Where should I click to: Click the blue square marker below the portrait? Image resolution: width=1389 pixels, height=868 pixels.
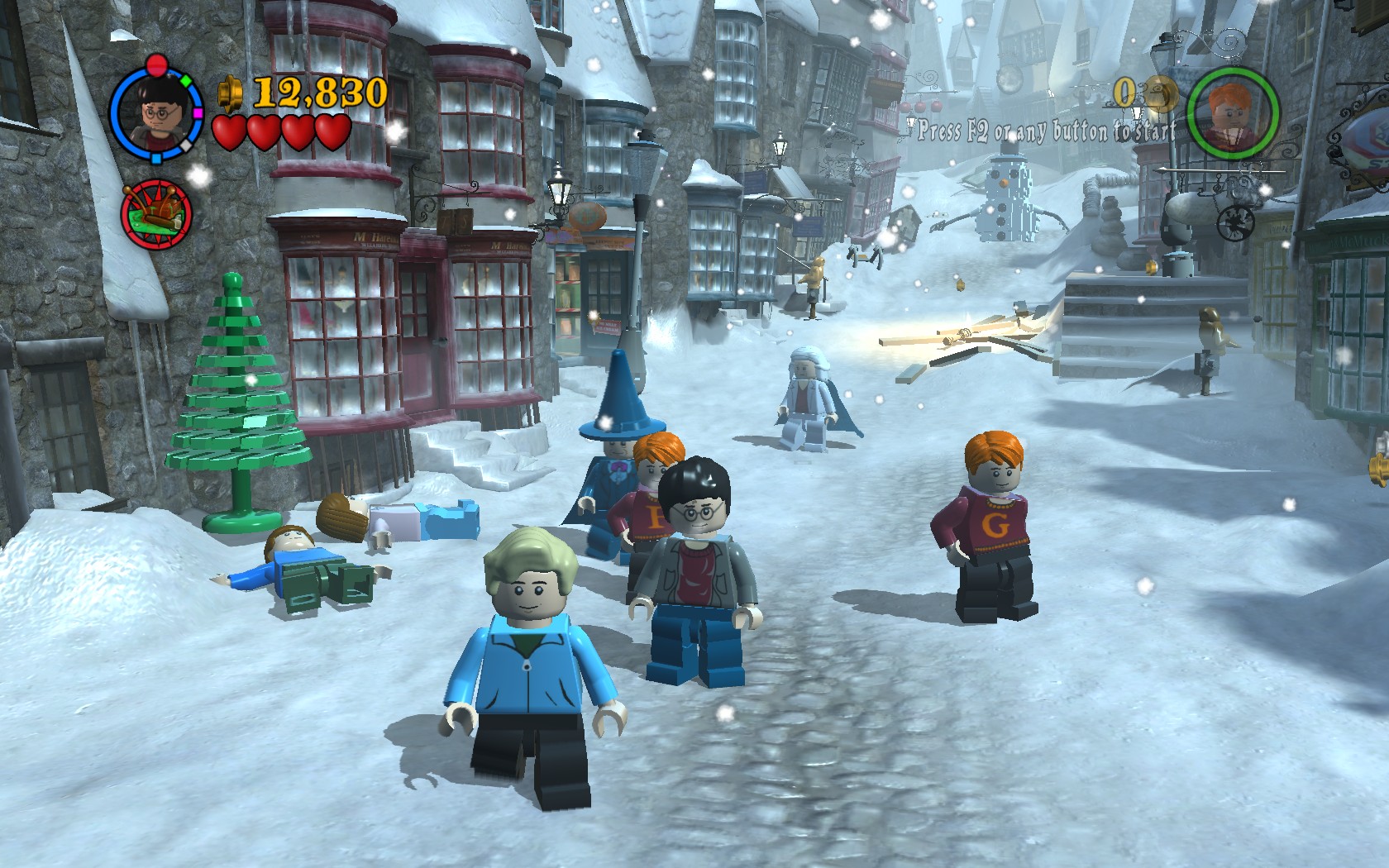155,158
